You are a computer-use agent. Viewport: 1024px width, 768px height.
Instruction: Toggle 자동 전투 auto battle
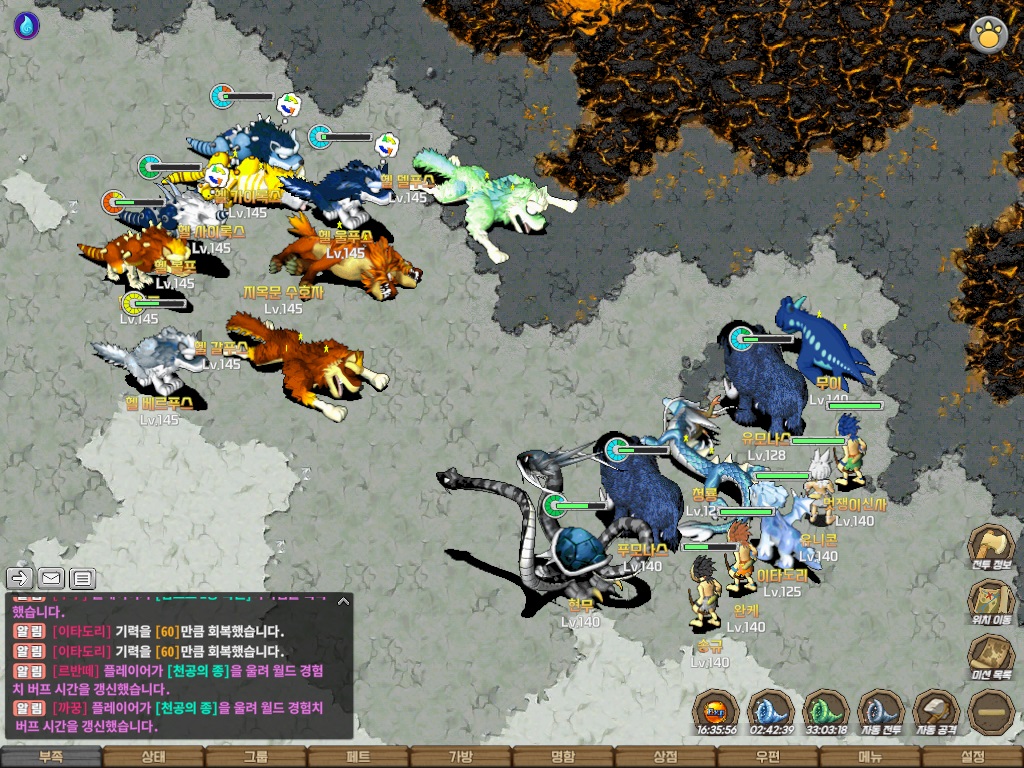880,713
